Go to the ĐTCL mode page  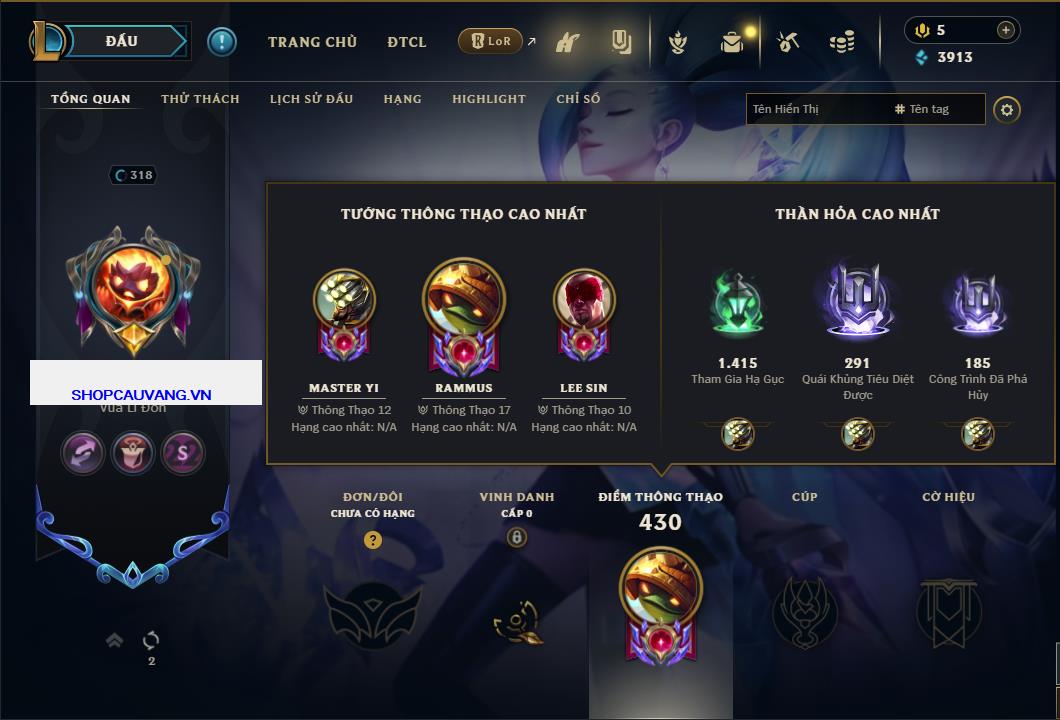tap(407, 42)
